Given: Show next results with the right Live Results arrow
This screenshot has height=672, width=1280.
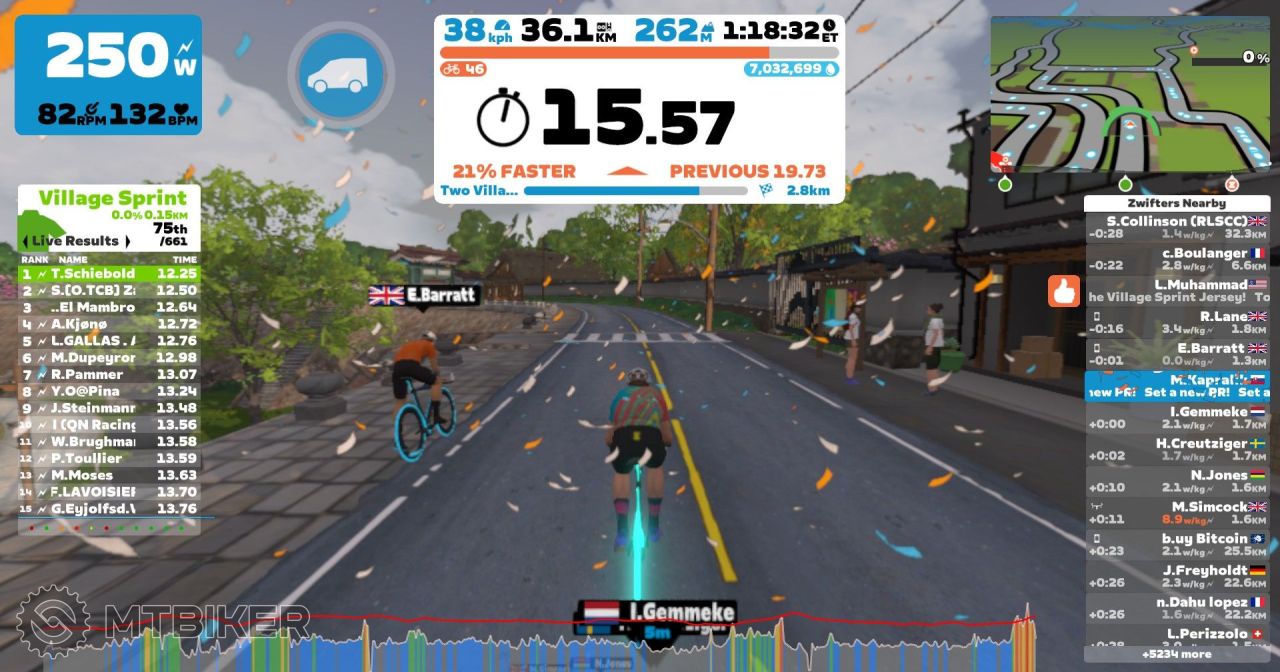Looking at the screenshot, I should coord(127,241).
